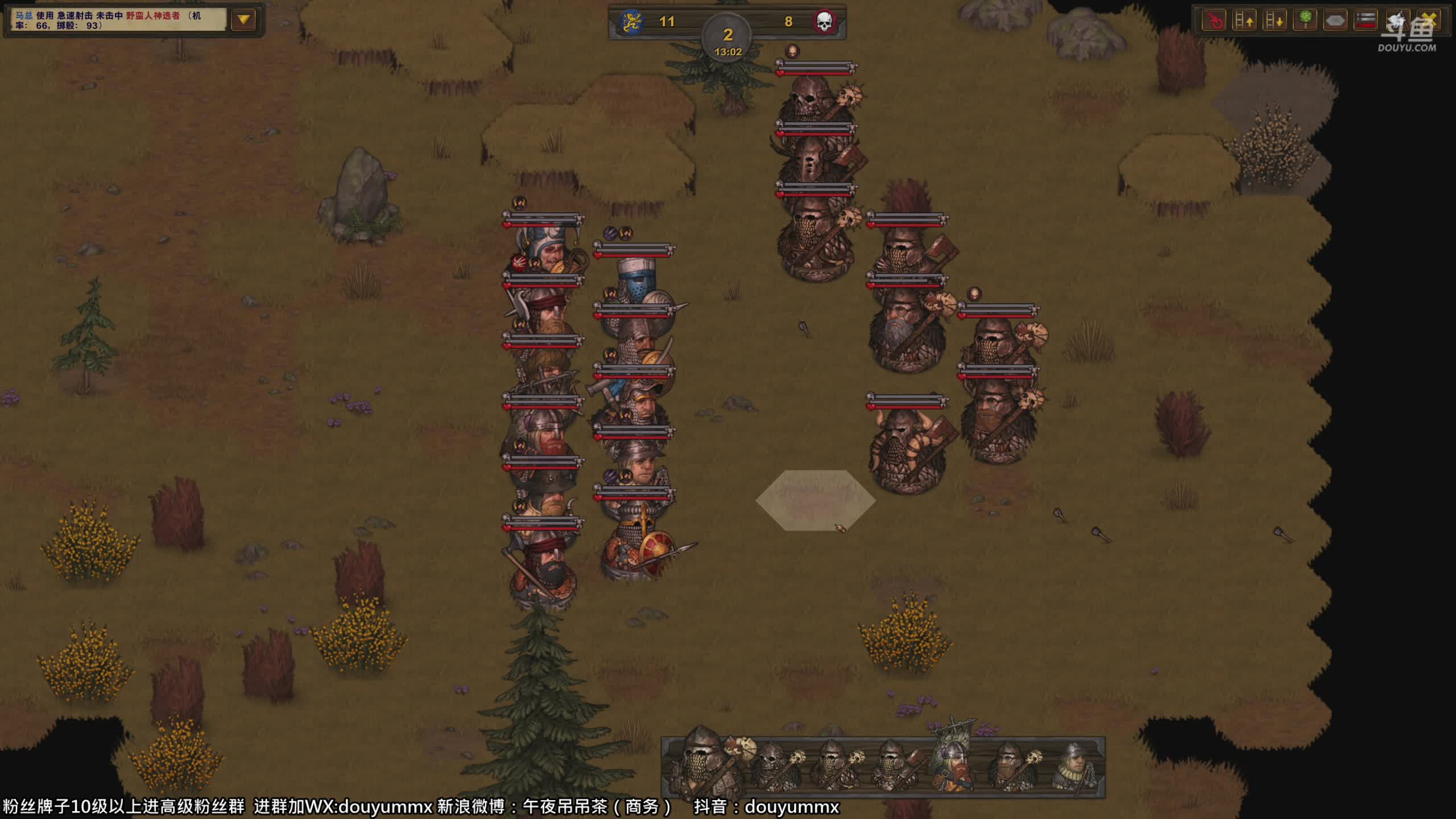Toggle unit health bars display button
1456x819 pixels.
click(x=1366, y=21)
